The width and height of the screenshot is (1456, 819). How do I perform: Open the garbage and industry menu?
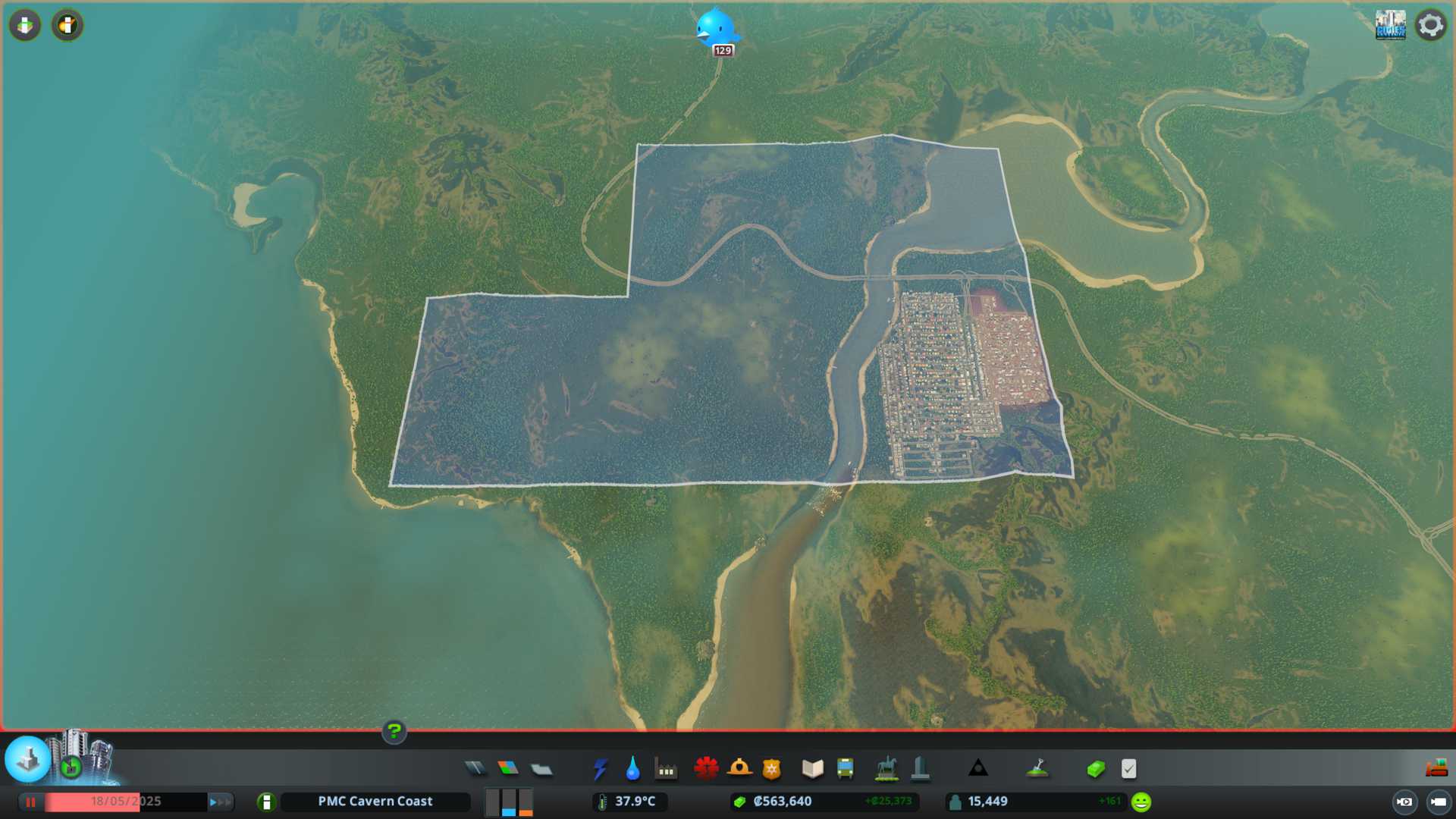click(666, 769)
